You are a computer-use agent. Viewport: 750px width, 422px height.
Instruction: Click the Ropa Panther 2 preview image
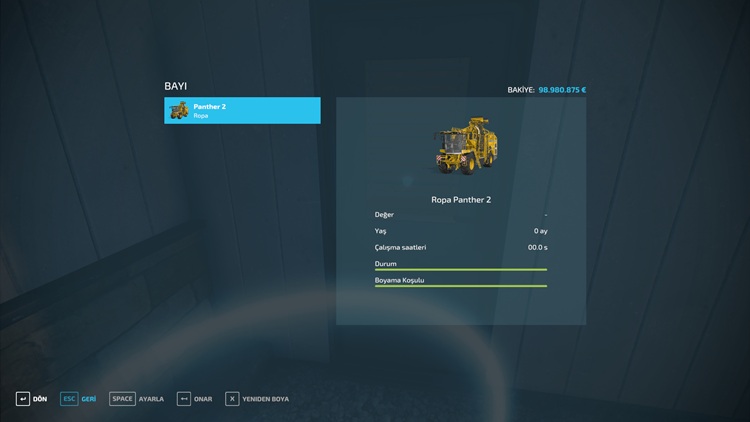(460, 147)
